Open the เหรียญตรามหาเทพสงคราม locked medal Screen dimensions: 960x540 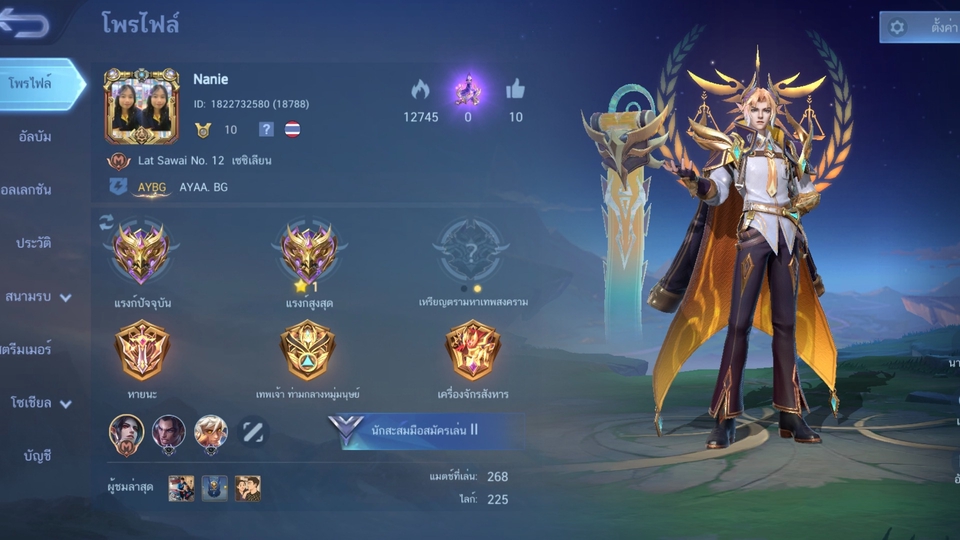click(x=471, y=250)
